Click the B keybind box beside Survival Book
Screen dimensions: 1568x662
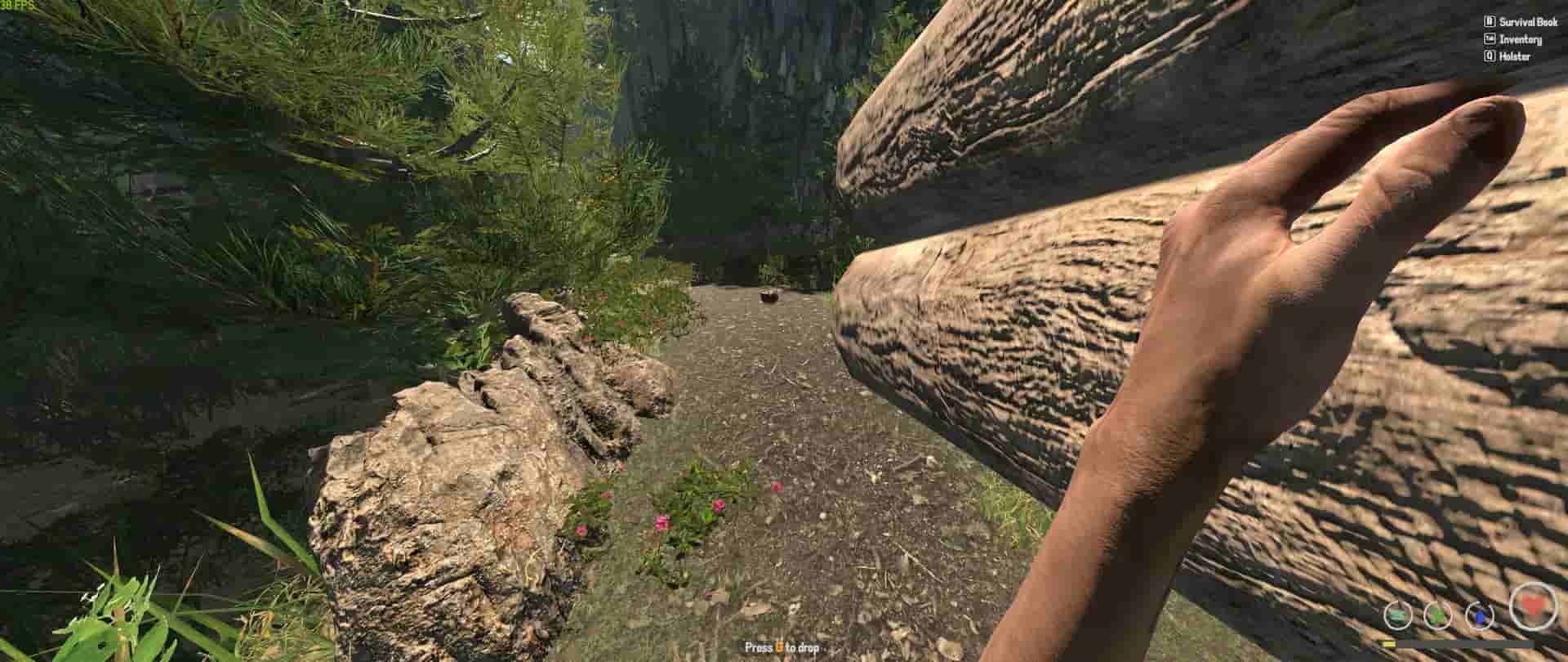(x=1491, y=21)
